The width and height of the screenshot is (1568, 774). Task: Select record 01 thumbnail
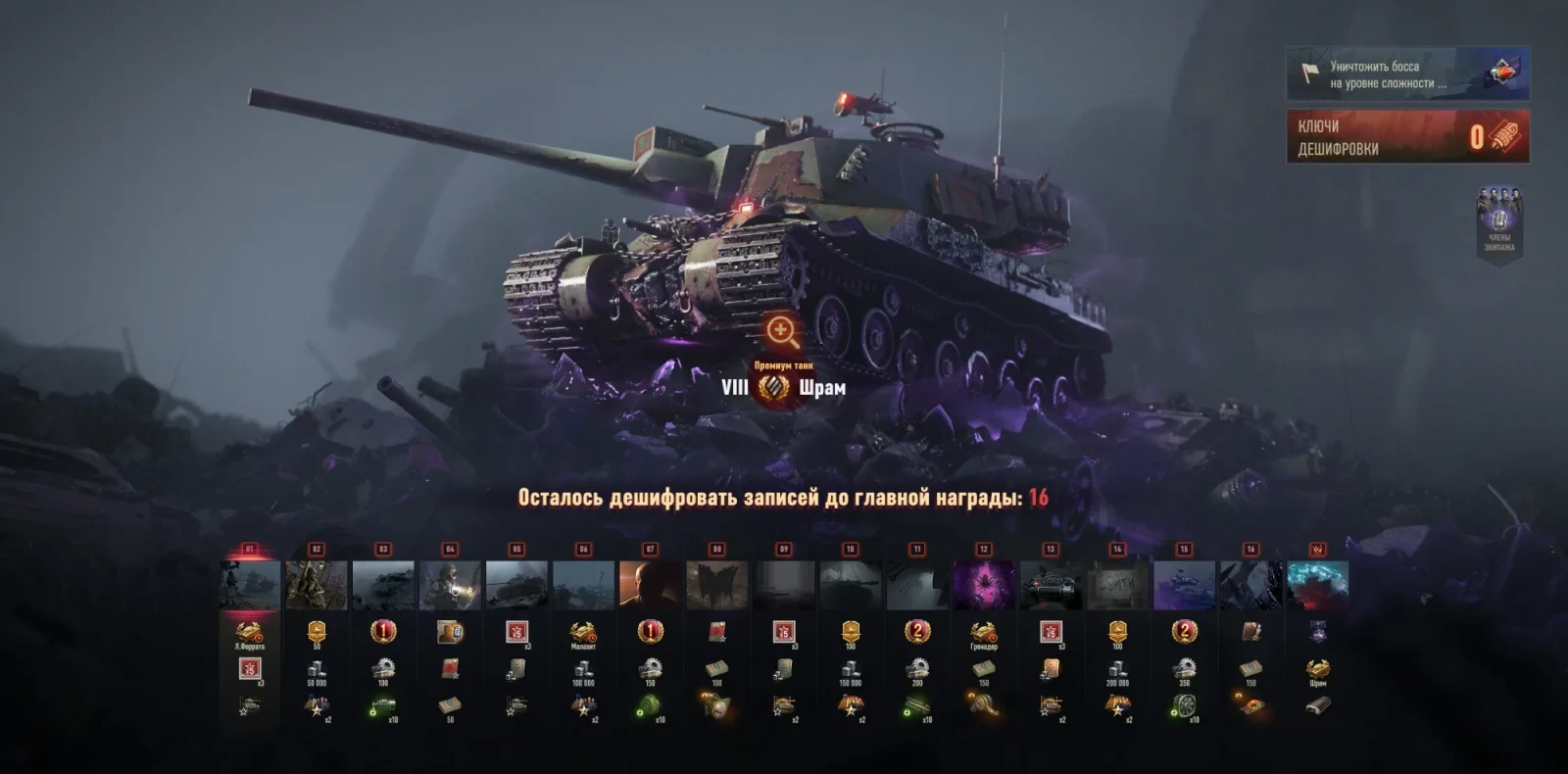(x=250, y=585)
